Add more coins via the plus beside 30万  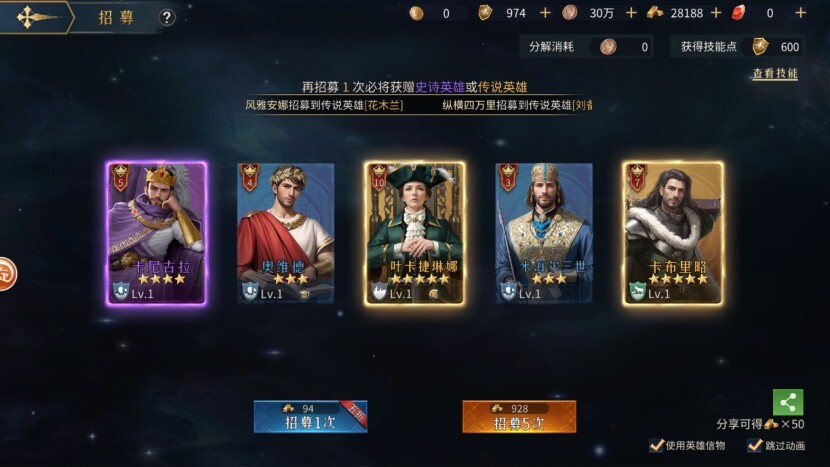(x=631, y=13)
